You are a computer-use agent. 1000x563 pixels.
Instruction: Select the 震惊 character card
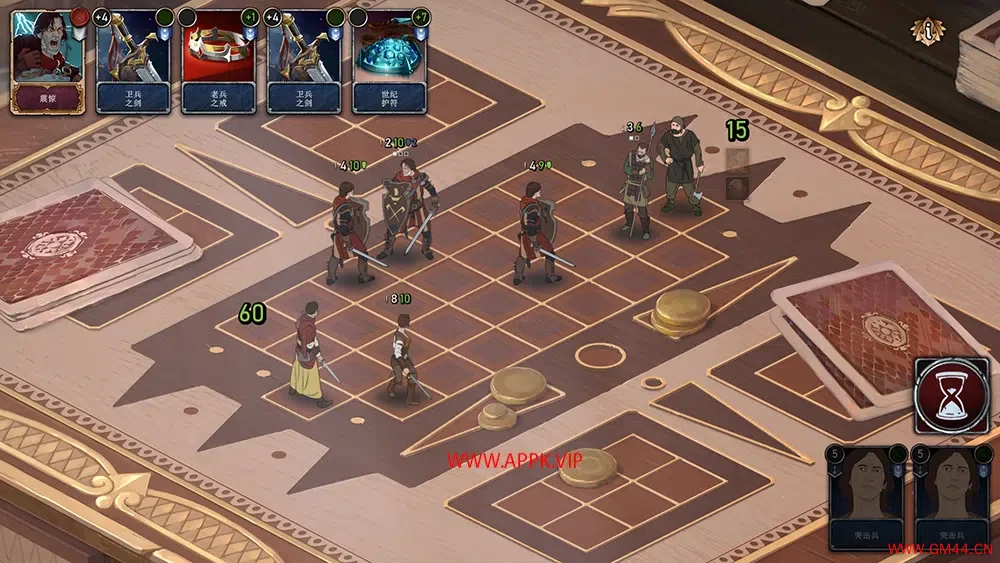click(x=47, y=60)
